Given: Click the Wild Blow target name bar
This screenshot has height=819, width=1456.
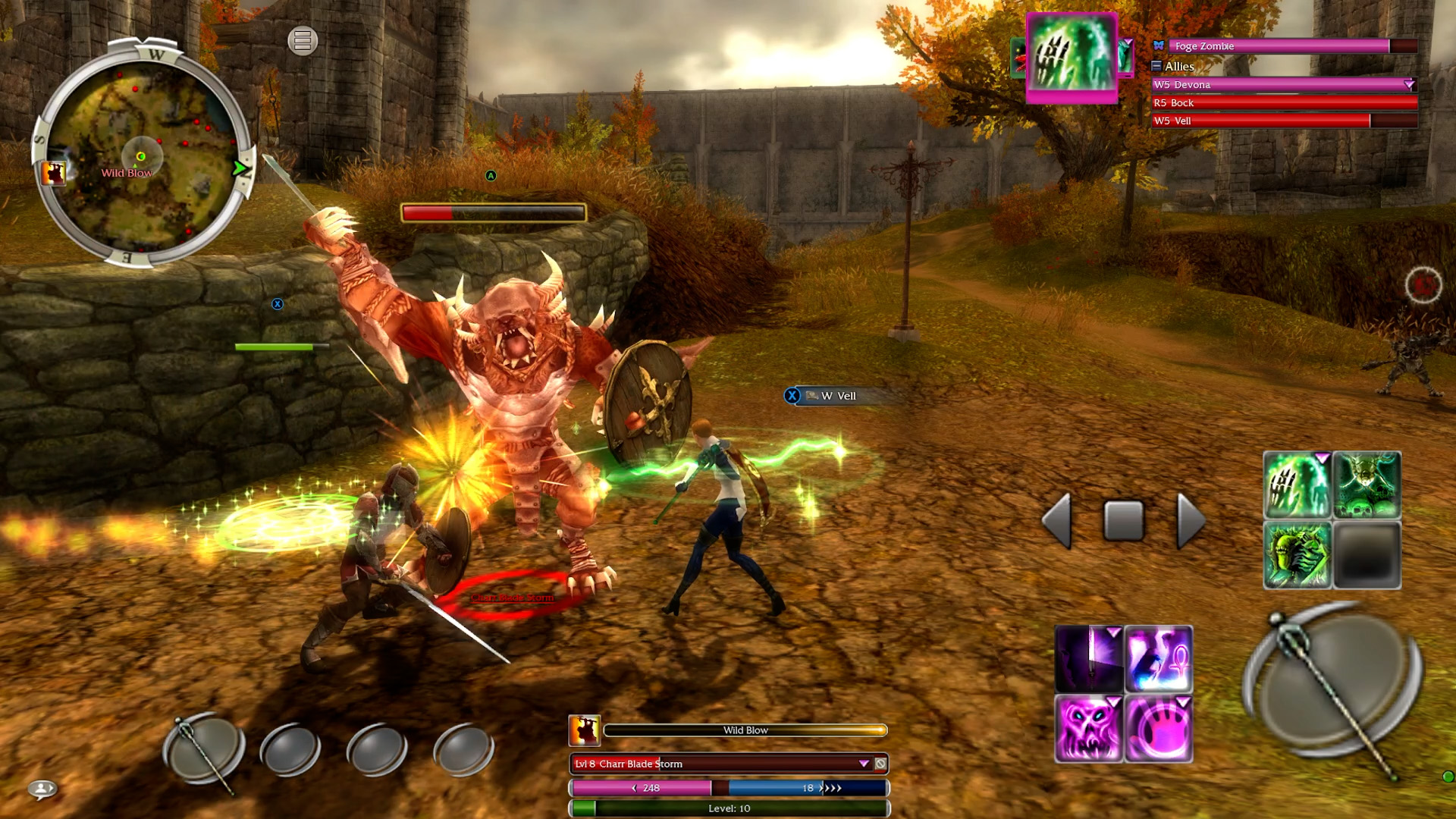Looking at the screenshot, I should pos(747,730).
